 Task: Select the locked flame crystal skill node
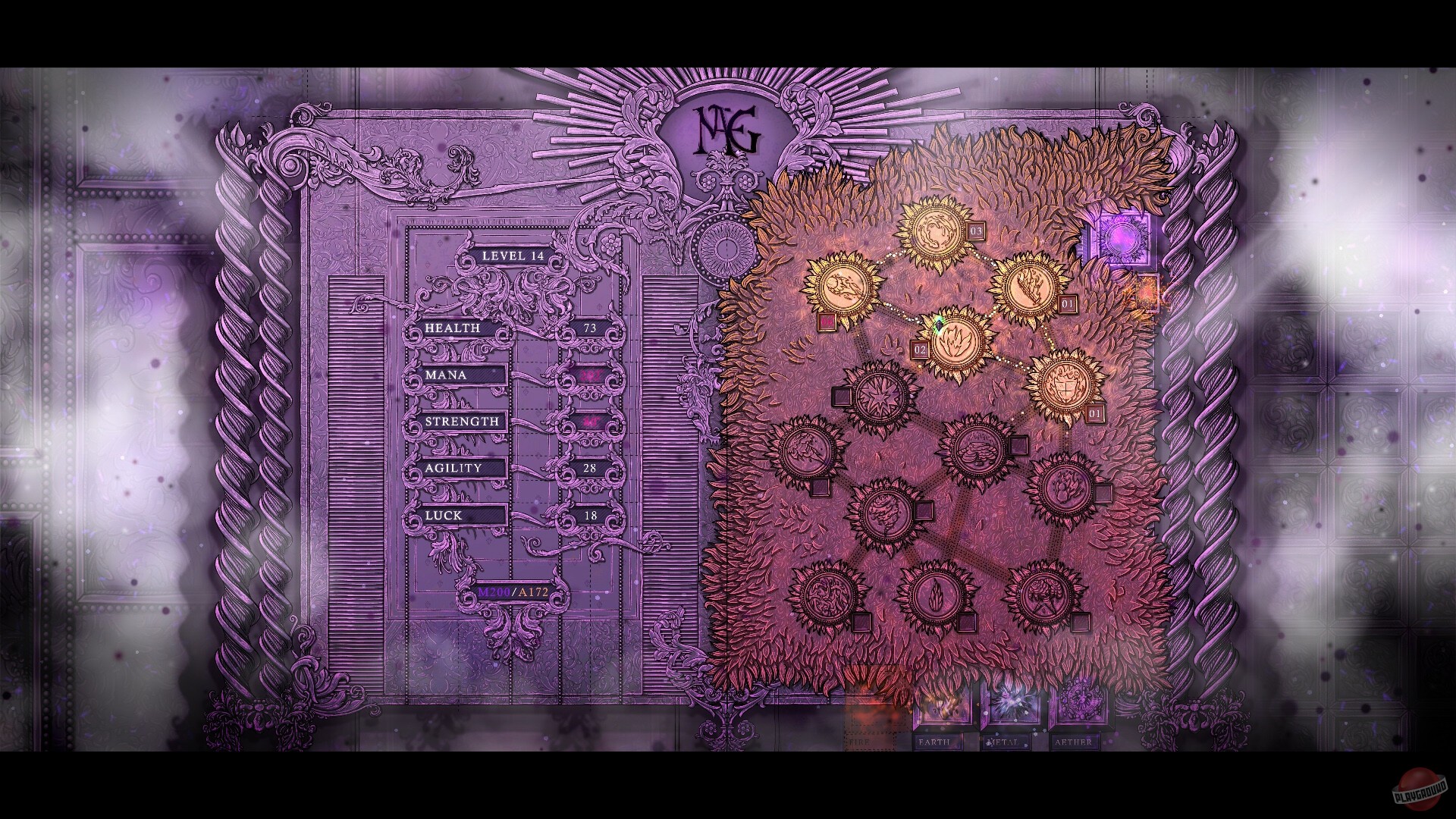pyautogui.click(x=938, y=597)
